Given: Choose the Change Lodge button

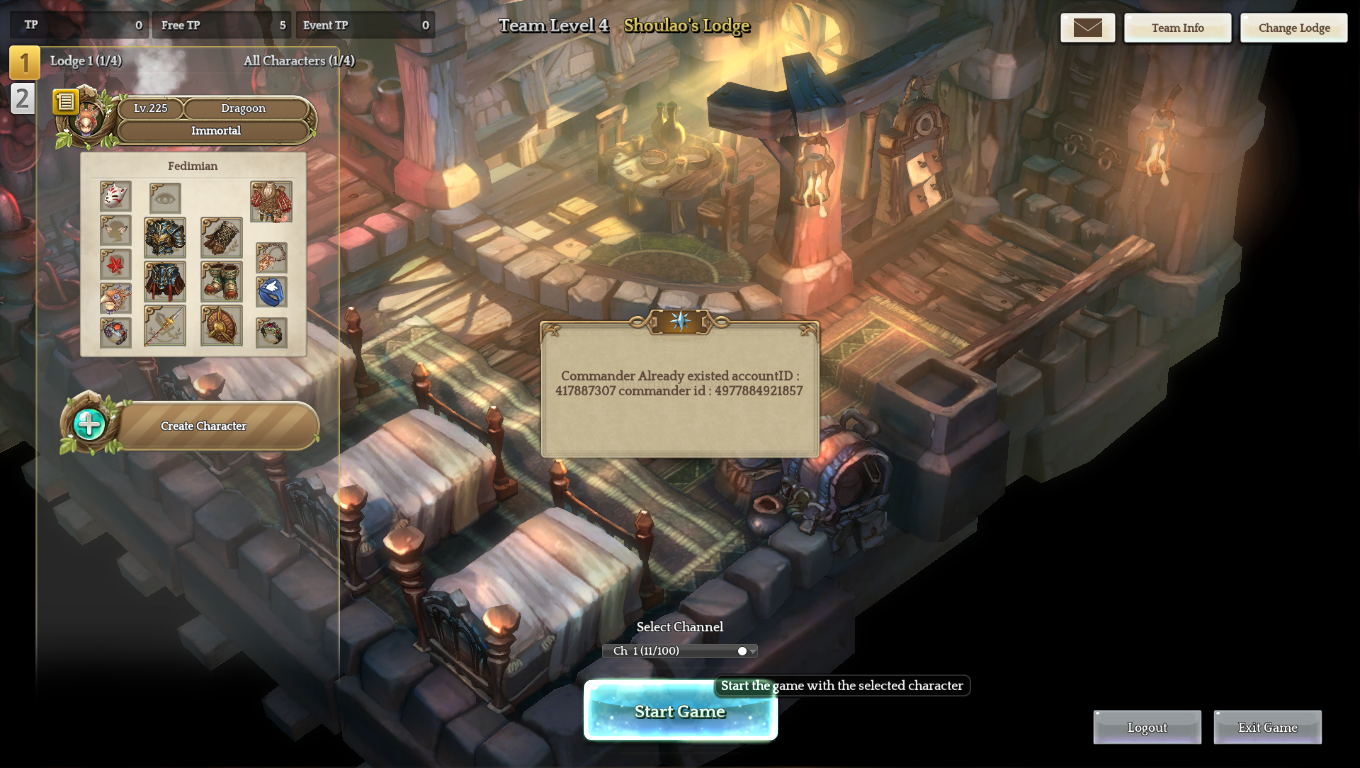Looking at the screenshot, I should [x=1294, y=28].
